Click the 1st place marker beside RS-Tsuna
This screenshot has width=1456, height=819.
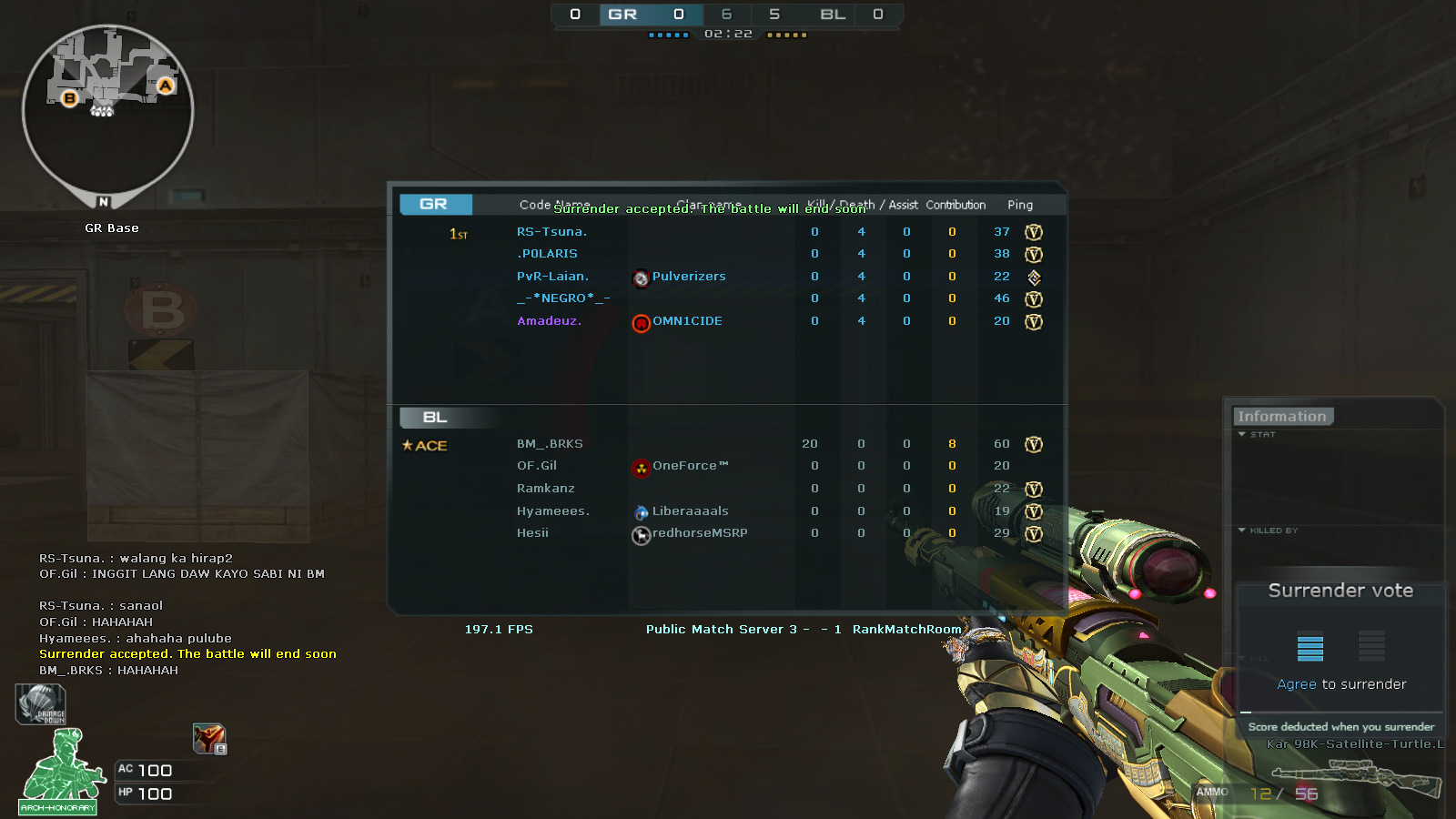[457, 234]
